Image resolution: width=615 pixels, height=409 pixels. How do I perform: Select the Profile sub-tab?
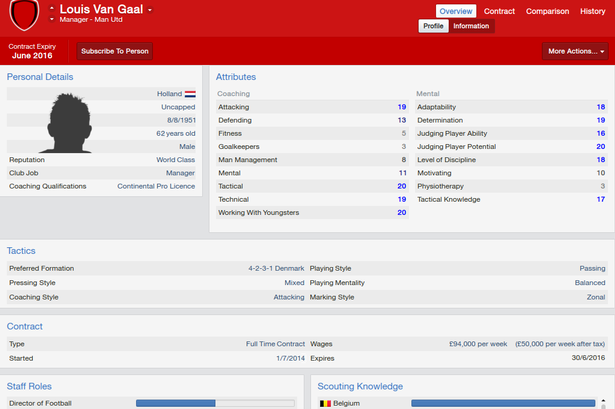tap(433, 26)
